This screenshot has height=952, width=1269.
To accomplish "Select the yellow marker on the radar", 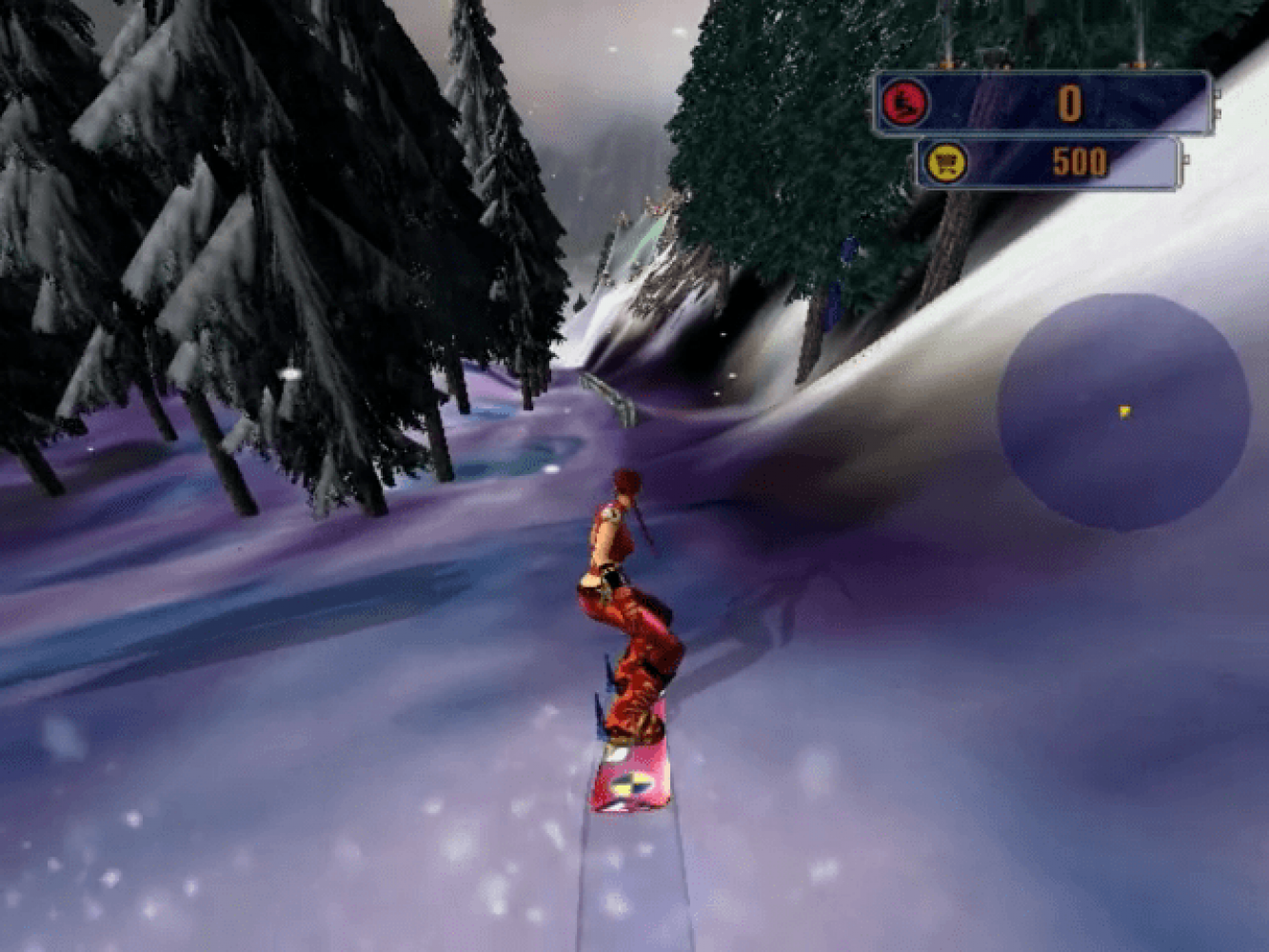I will point(1125,411).
